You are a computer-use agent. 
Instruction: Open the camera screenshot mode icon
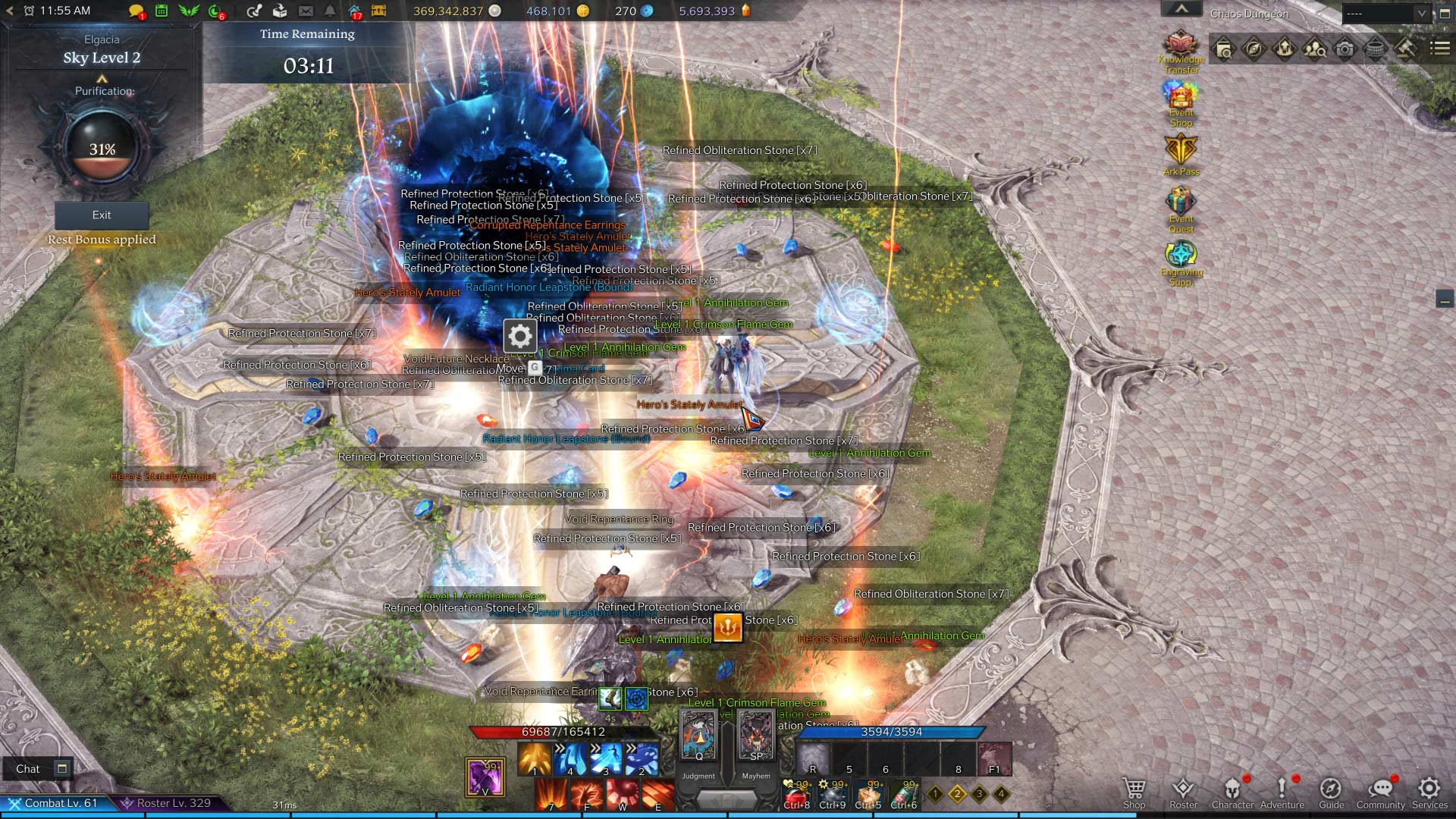tap(1345, 49)
